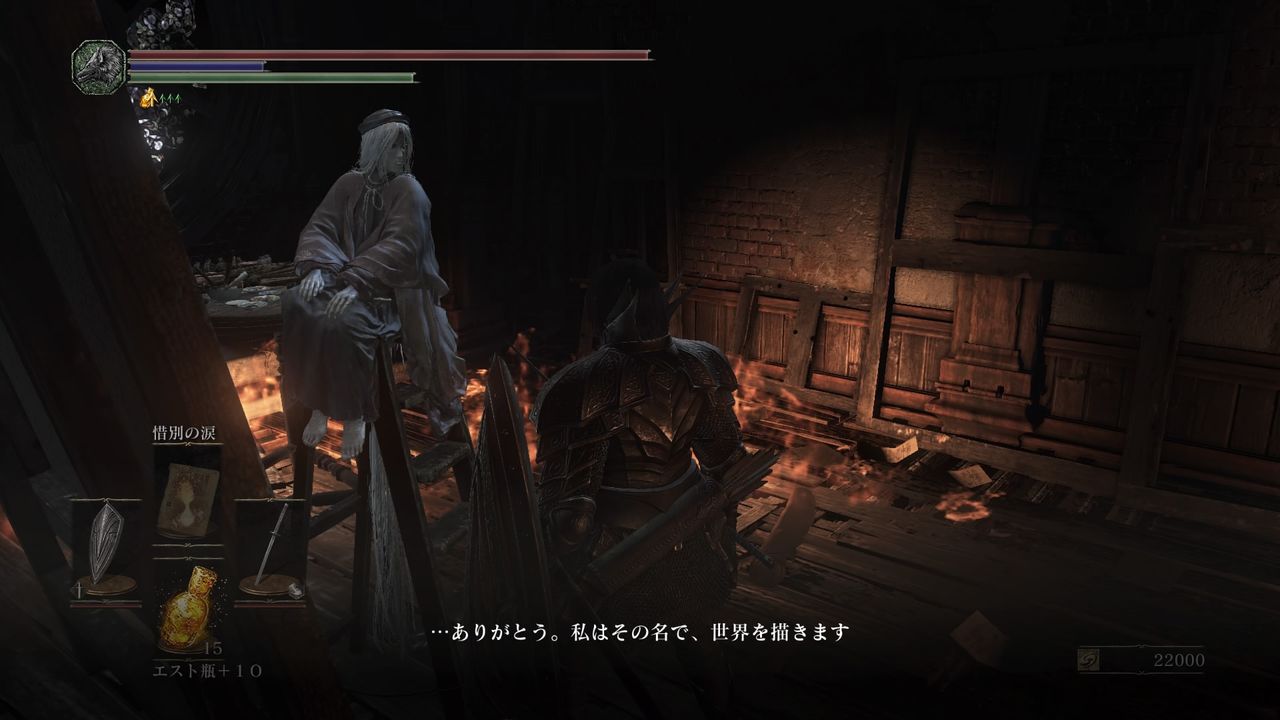Image resolution: width=1280 pixels, height=720 pixels.
Task: Click the Watchdogs of Farron covenant emblem
Action: point(97,65)
